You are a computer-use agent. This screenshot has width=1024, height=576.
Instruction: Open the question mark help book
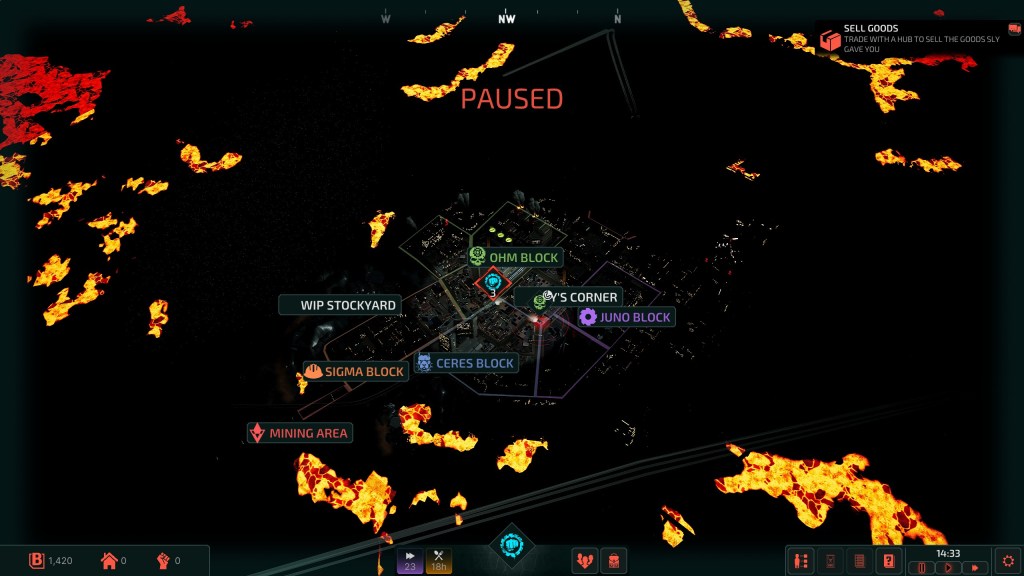[x=888, y=561]
